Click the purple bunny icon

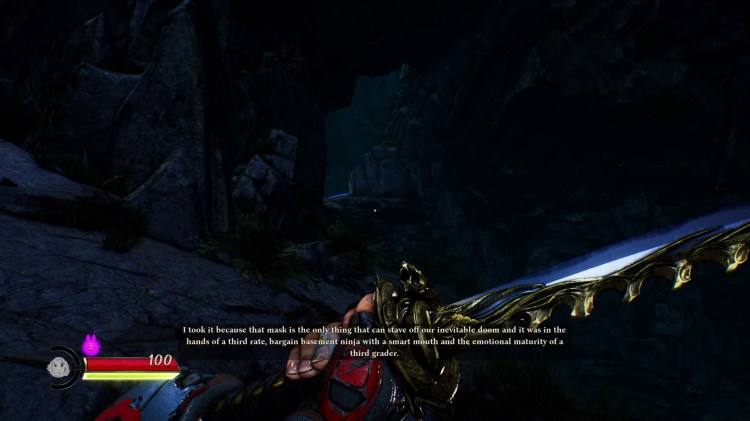(91, 345)
